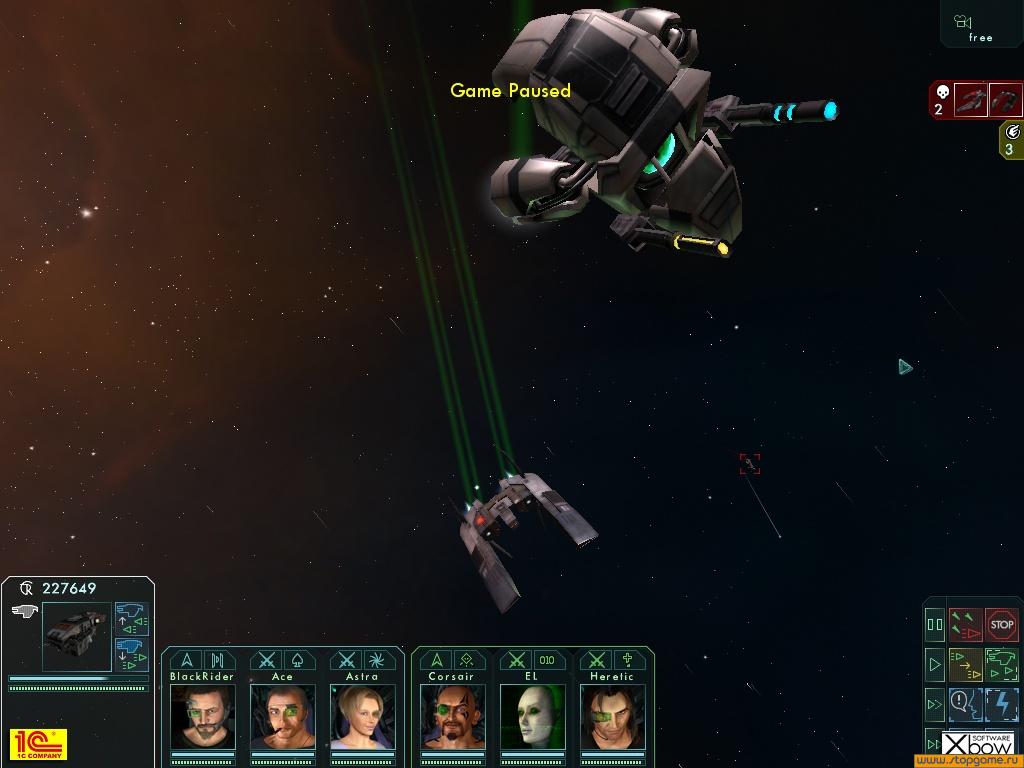Toggle the free camera mode button

(980, 26)
